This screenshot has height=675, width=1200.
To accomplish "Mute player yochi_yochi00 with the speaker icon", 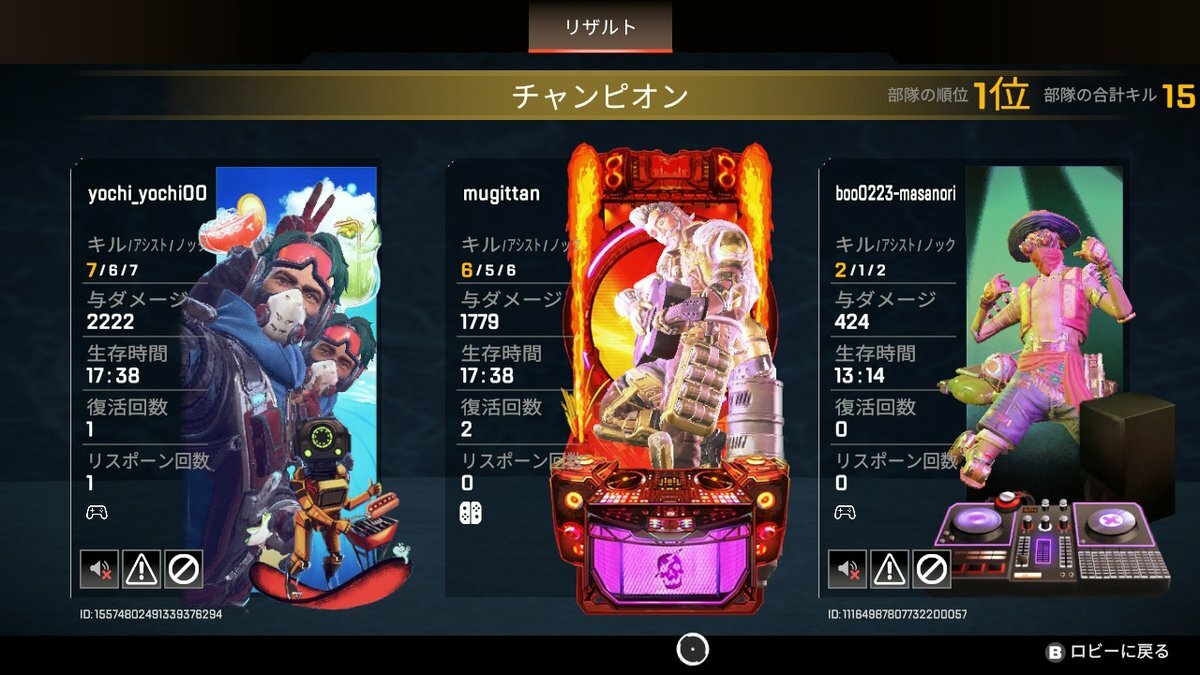I will 99,569.
